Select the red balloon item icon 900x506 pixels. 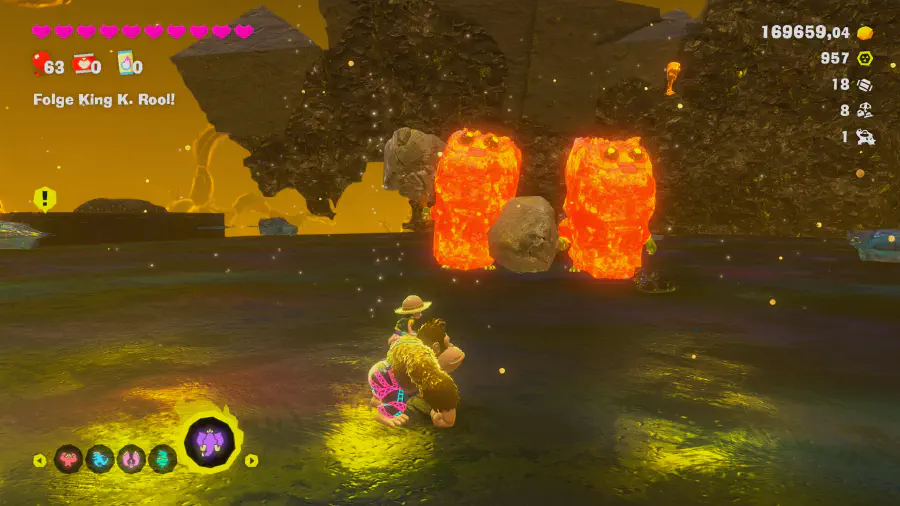[x=39, y=67]
